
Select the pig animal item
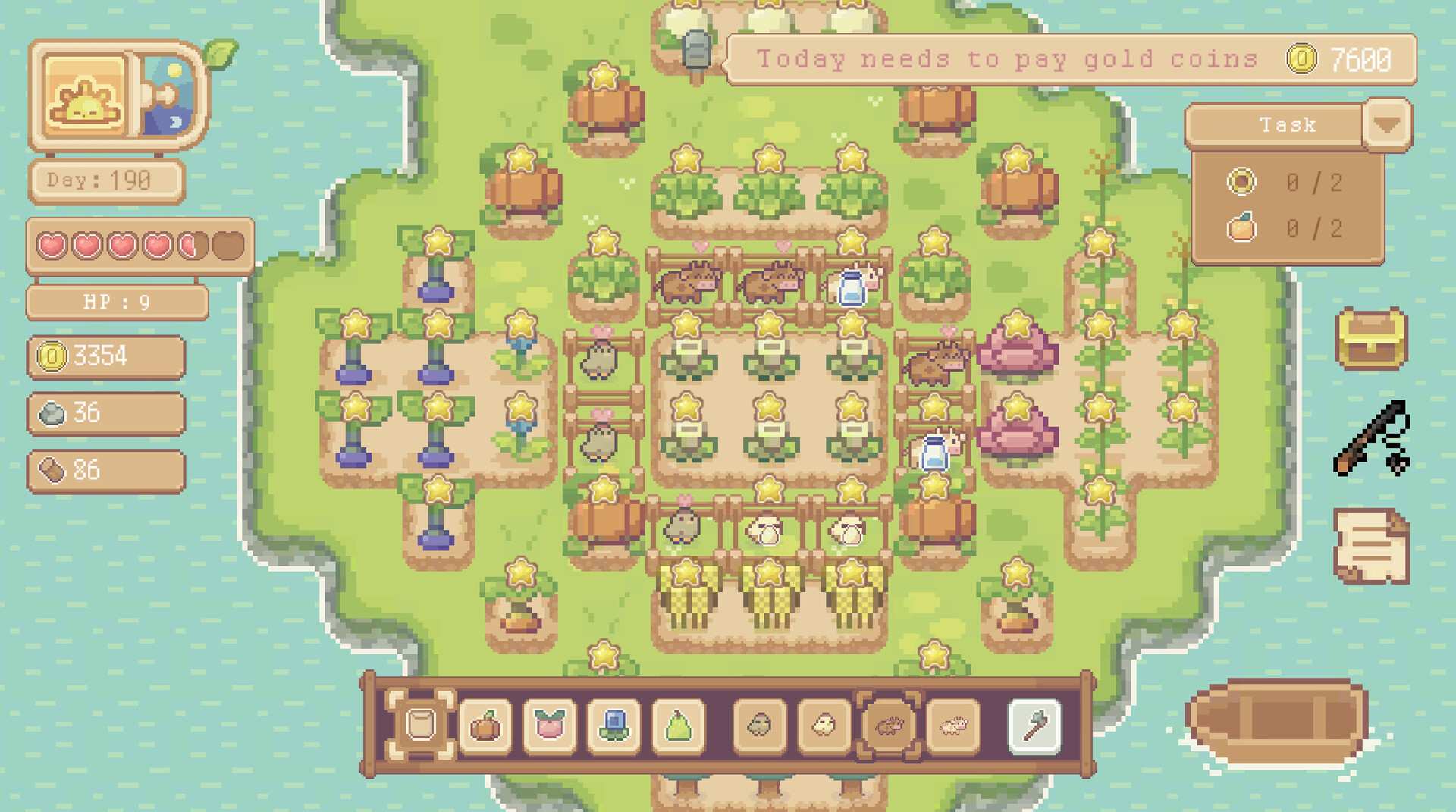pyautogui.click(x=952, y=724)
